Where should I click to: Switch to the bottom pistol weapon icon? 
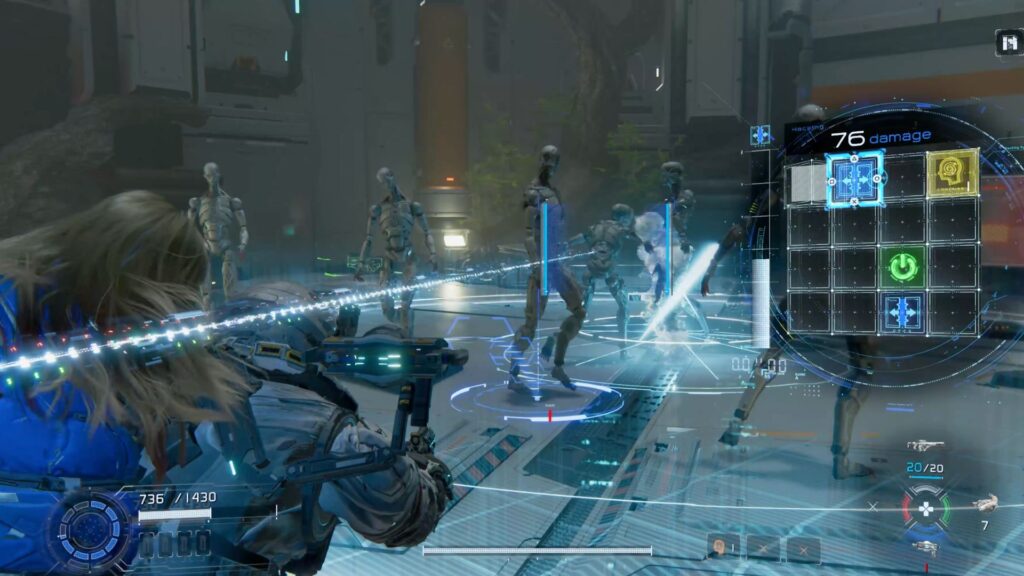tap(926, 546)
